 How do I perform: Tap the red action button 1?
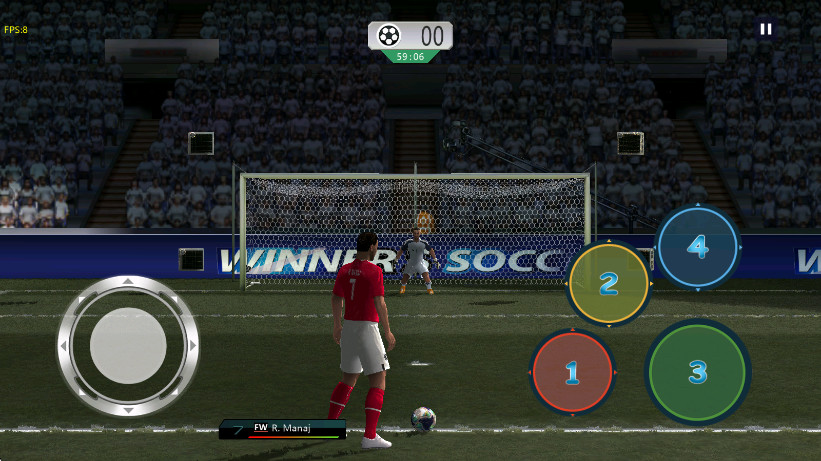572,373
